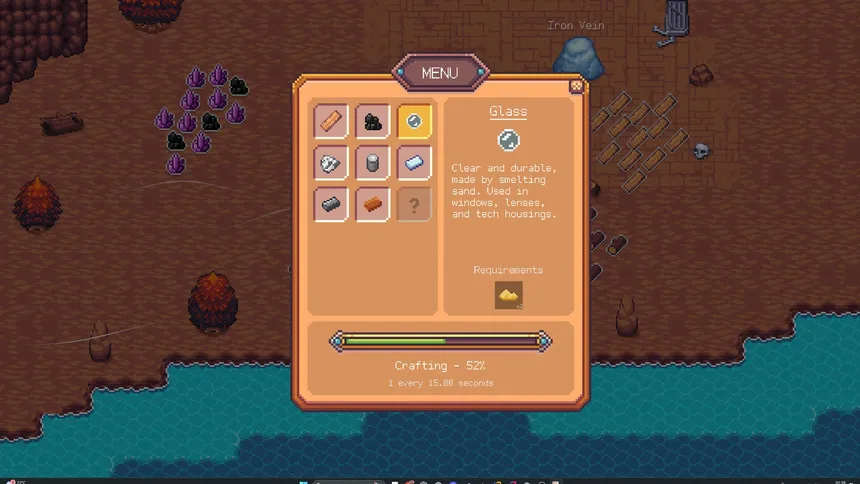Select the wooden plank recipe
Viewport: 860px width, 484px height.
pos(331,121)
